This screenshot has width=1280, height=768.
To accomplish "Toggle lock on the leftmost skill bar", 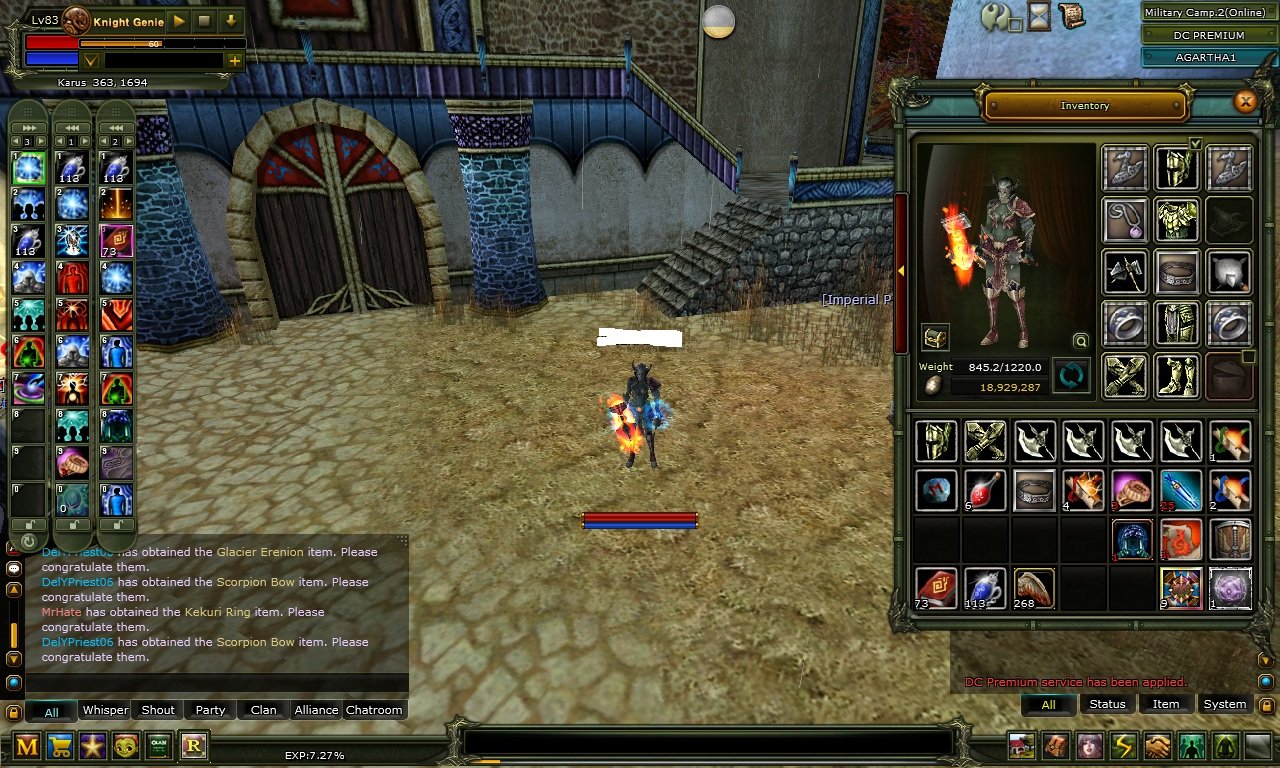I will coord(28,524).
